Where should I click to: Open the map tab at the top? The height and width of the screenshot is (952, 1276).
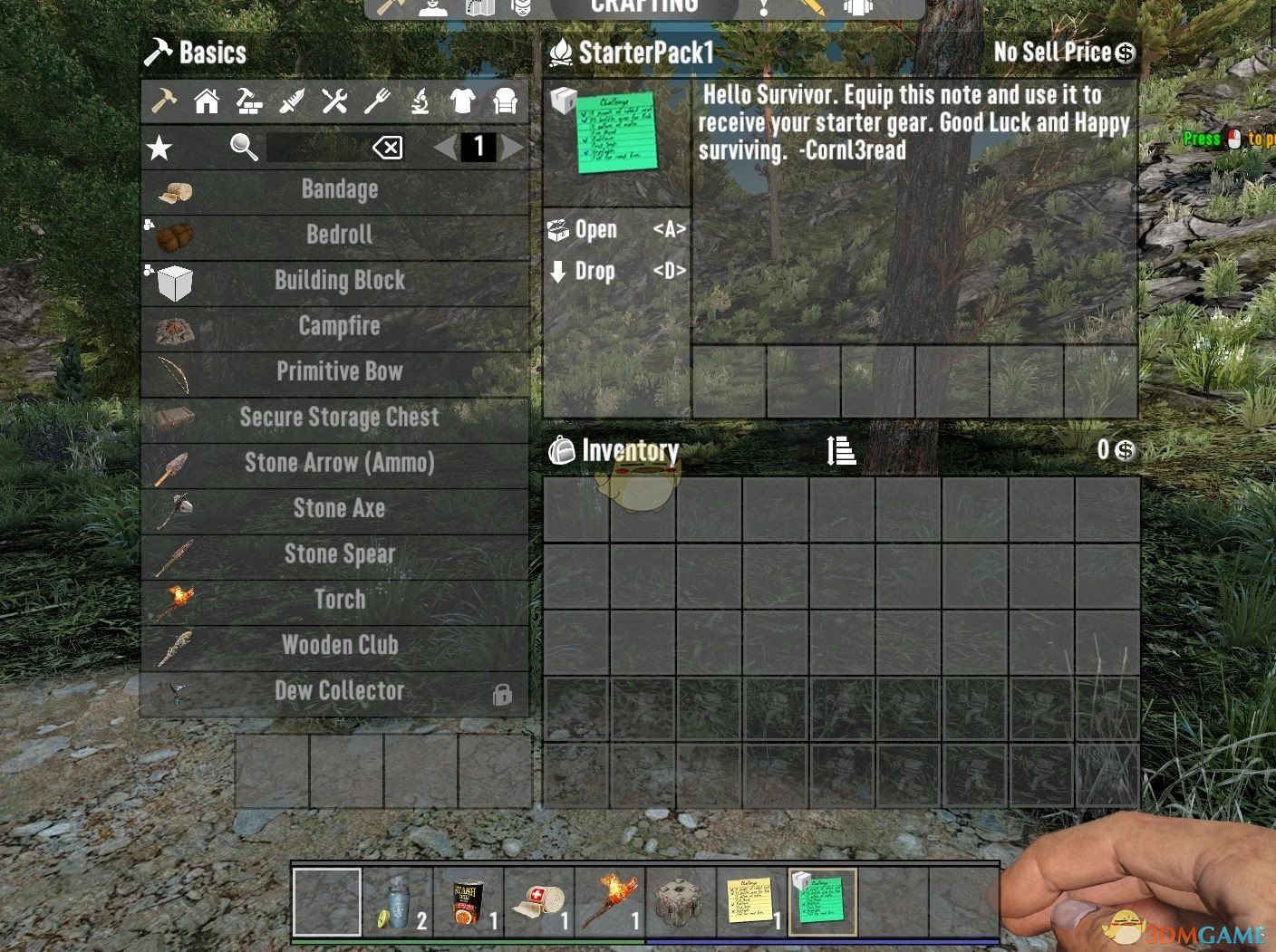click(x=481, y=7)
